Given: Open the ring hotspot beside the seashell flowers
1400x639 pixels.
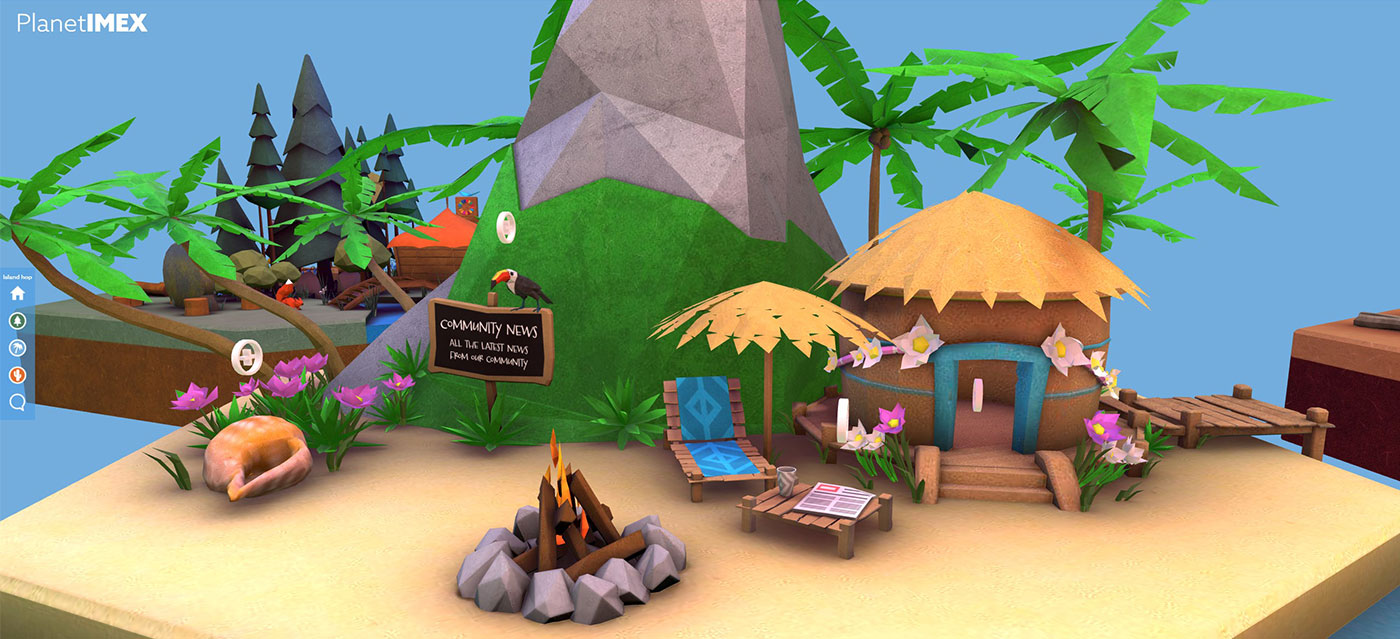Looking at the screenshot, I should coord(246,355).
